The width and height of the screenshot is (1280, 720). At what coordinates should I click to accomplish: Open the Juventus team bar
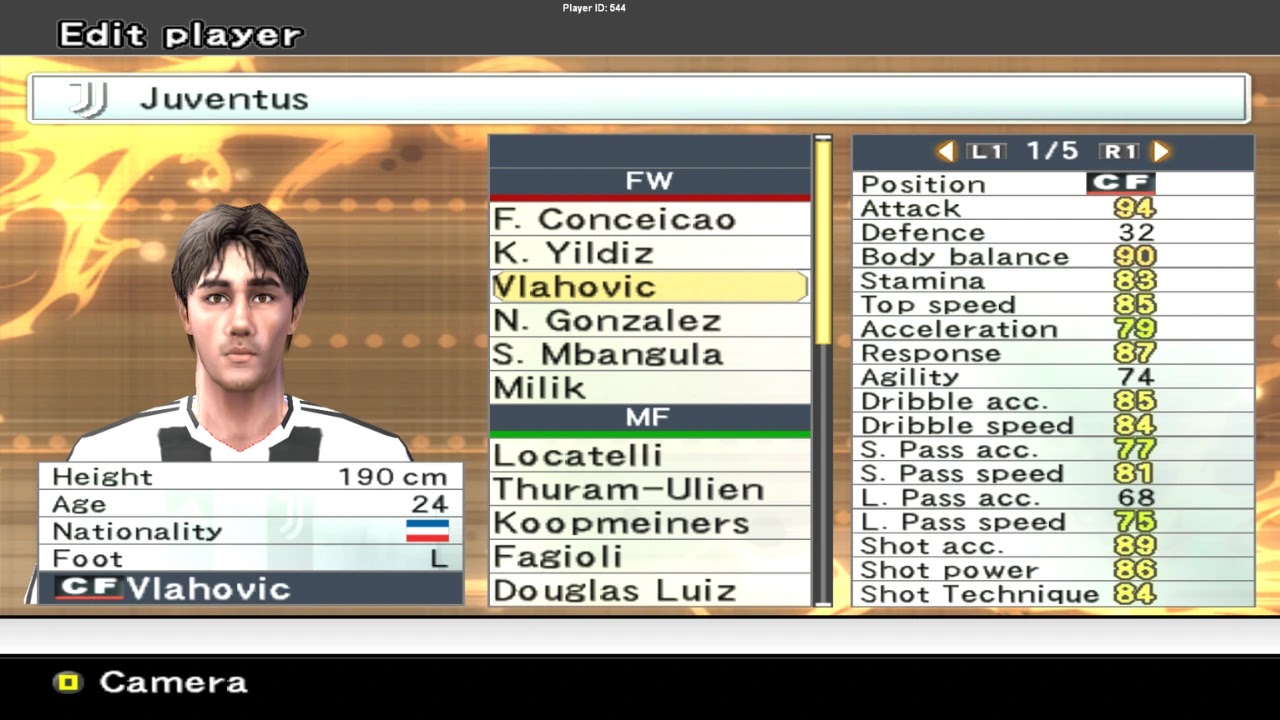click(638, 99)
